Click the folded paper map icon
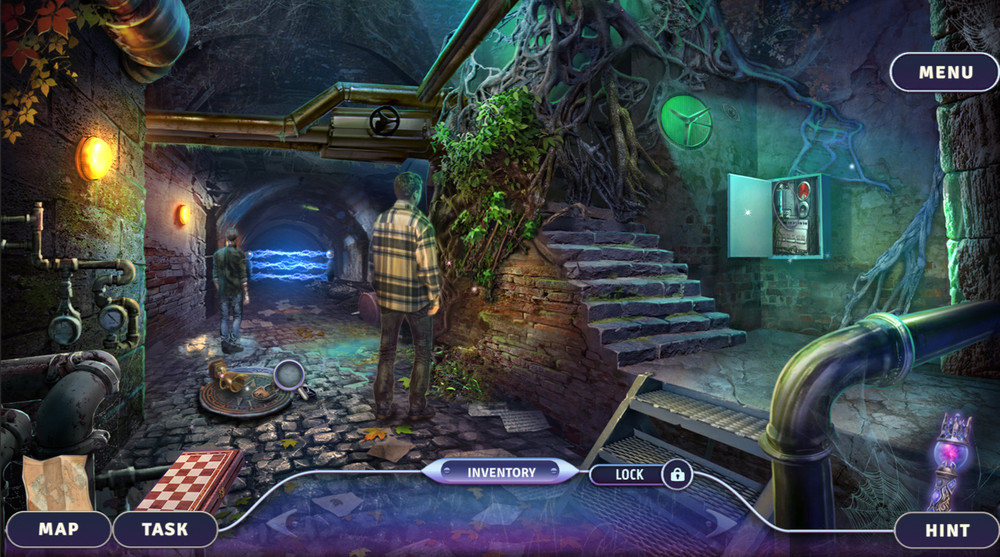 click(x=56, y=483)
